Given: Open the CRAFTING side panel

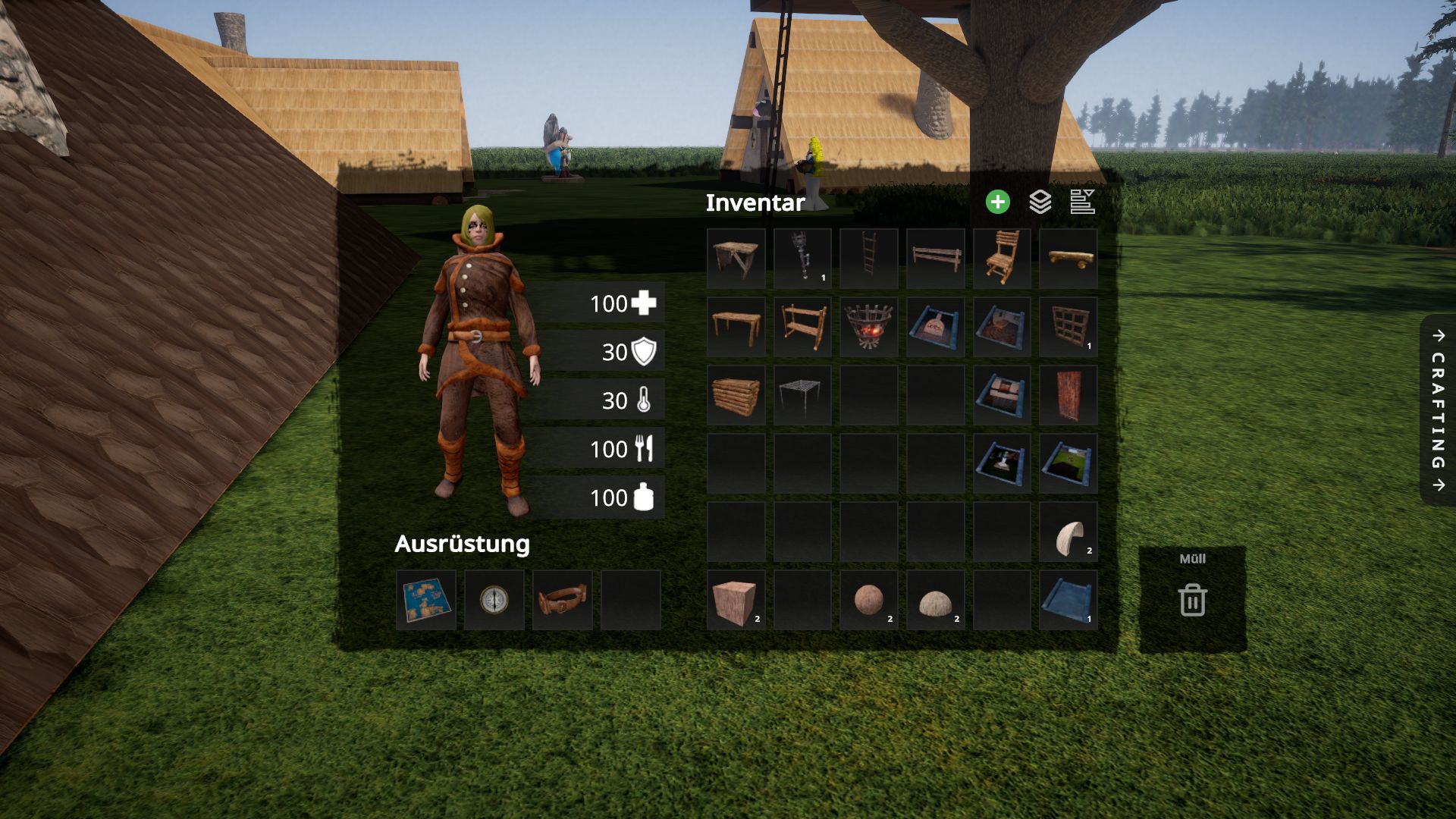Looking at the screenshot, I should (x=1438, y=409).
